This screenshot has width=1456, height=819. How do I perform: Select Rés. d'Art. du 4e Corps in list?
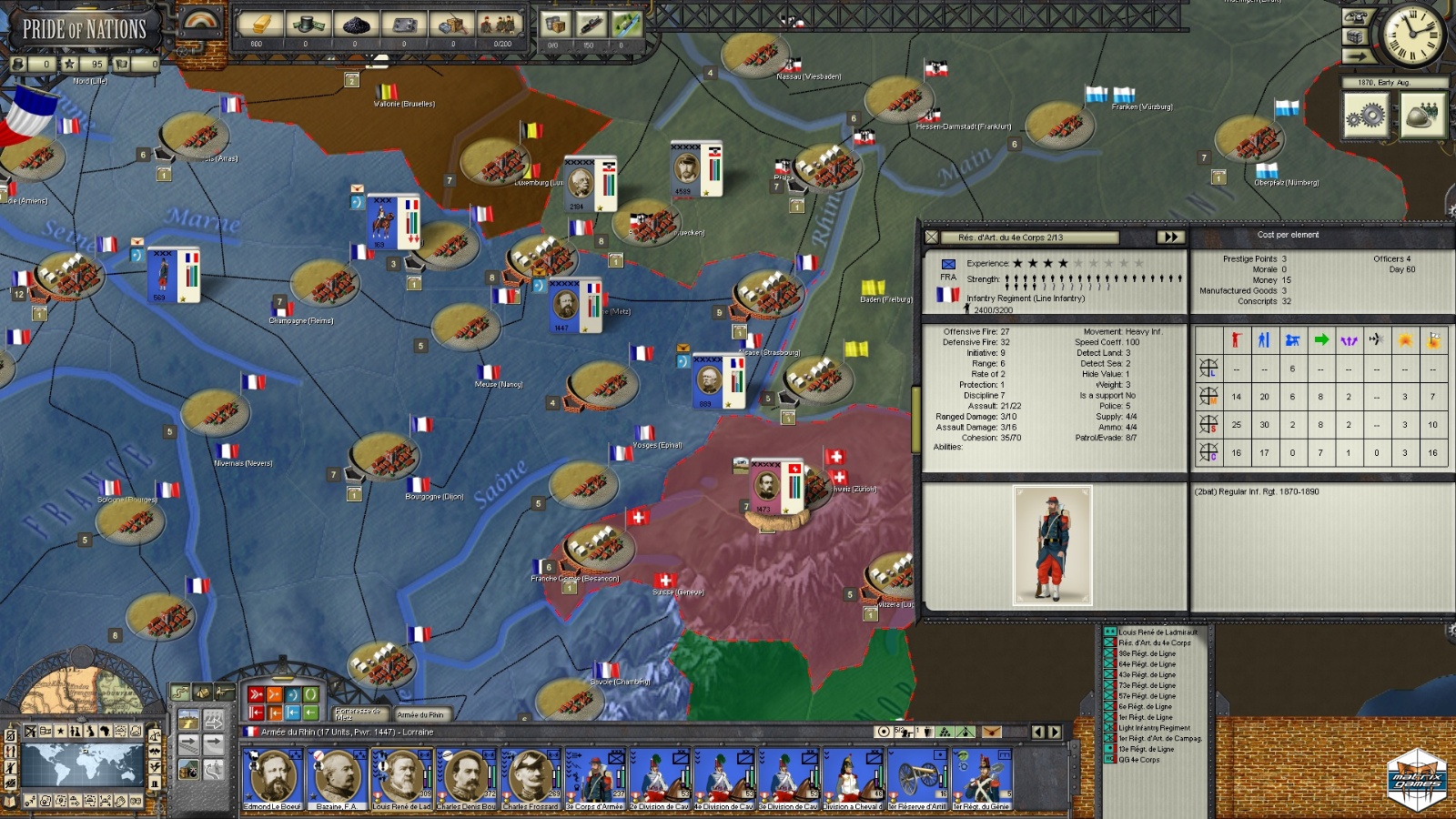click(x=1154, y=642)
